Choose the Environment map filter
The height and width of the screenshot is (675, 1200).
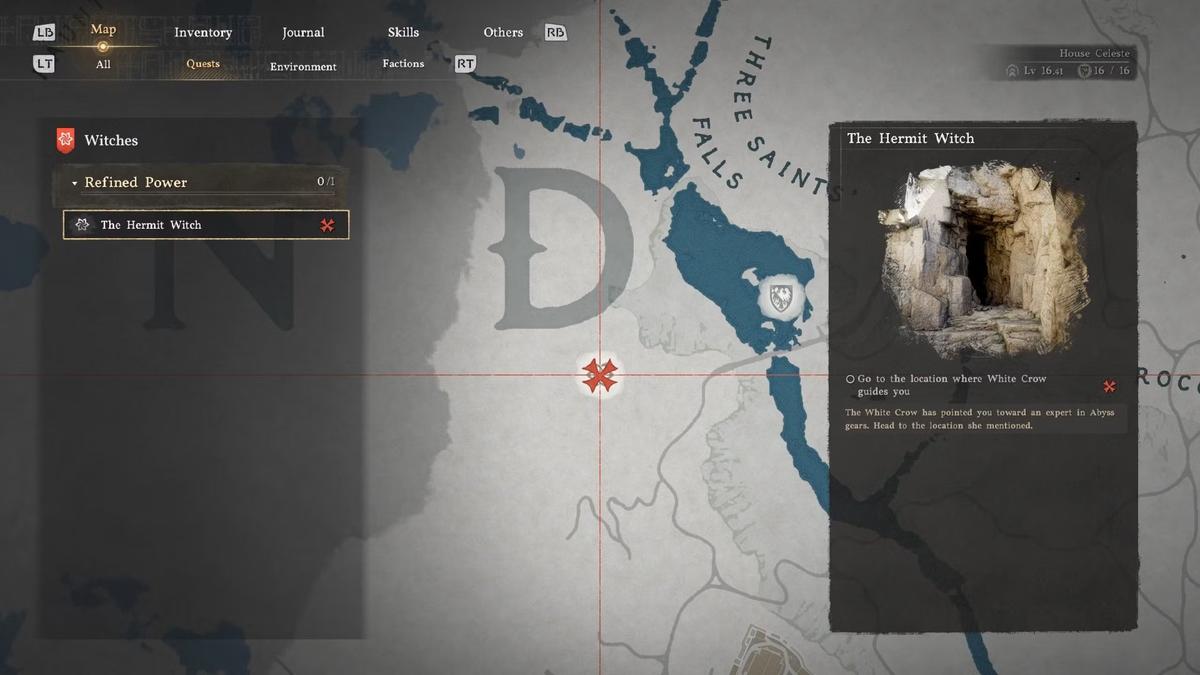coord(303,66)
